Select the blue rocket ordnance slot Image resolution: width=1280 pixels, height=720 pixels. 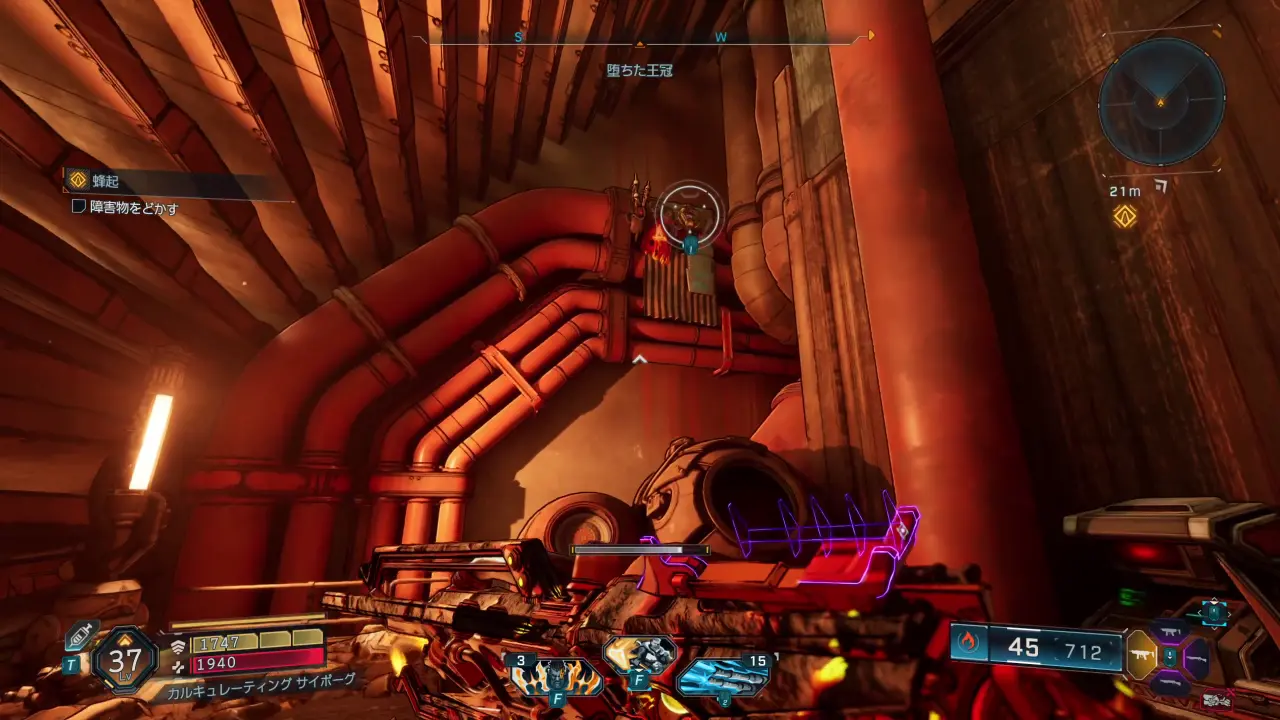(x=722, y=675)
